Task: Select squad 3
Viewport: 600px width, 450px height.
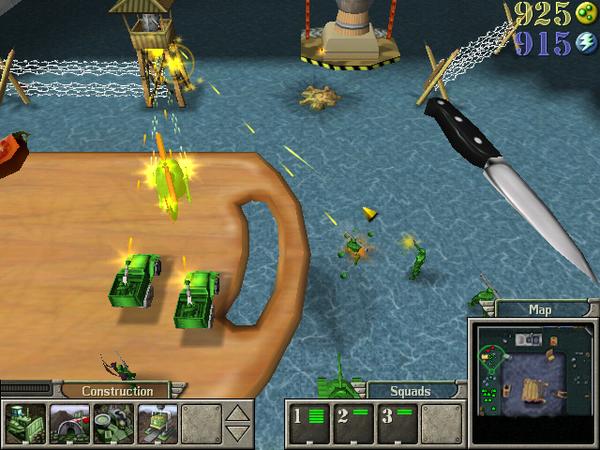Action: tap(397, 423)
